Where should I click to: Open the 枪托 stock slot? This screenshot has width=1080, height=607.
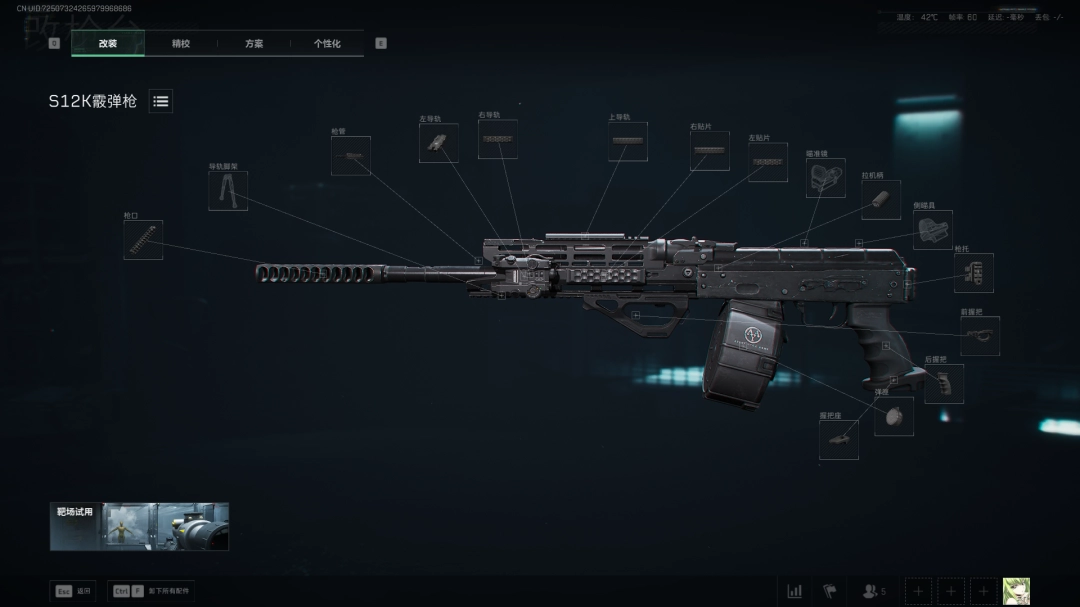[x=973, y=273]
